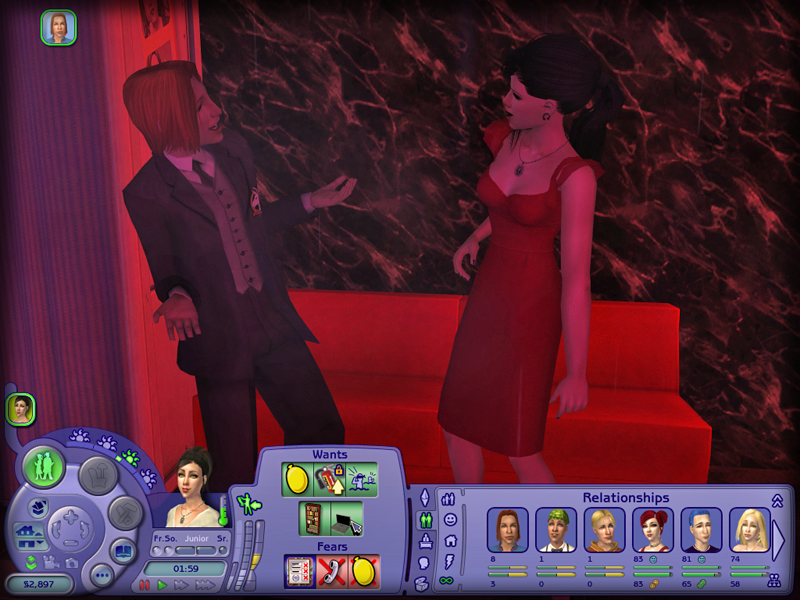
Task: Click the yellow balloon want icon
Action: click(297, 480)
